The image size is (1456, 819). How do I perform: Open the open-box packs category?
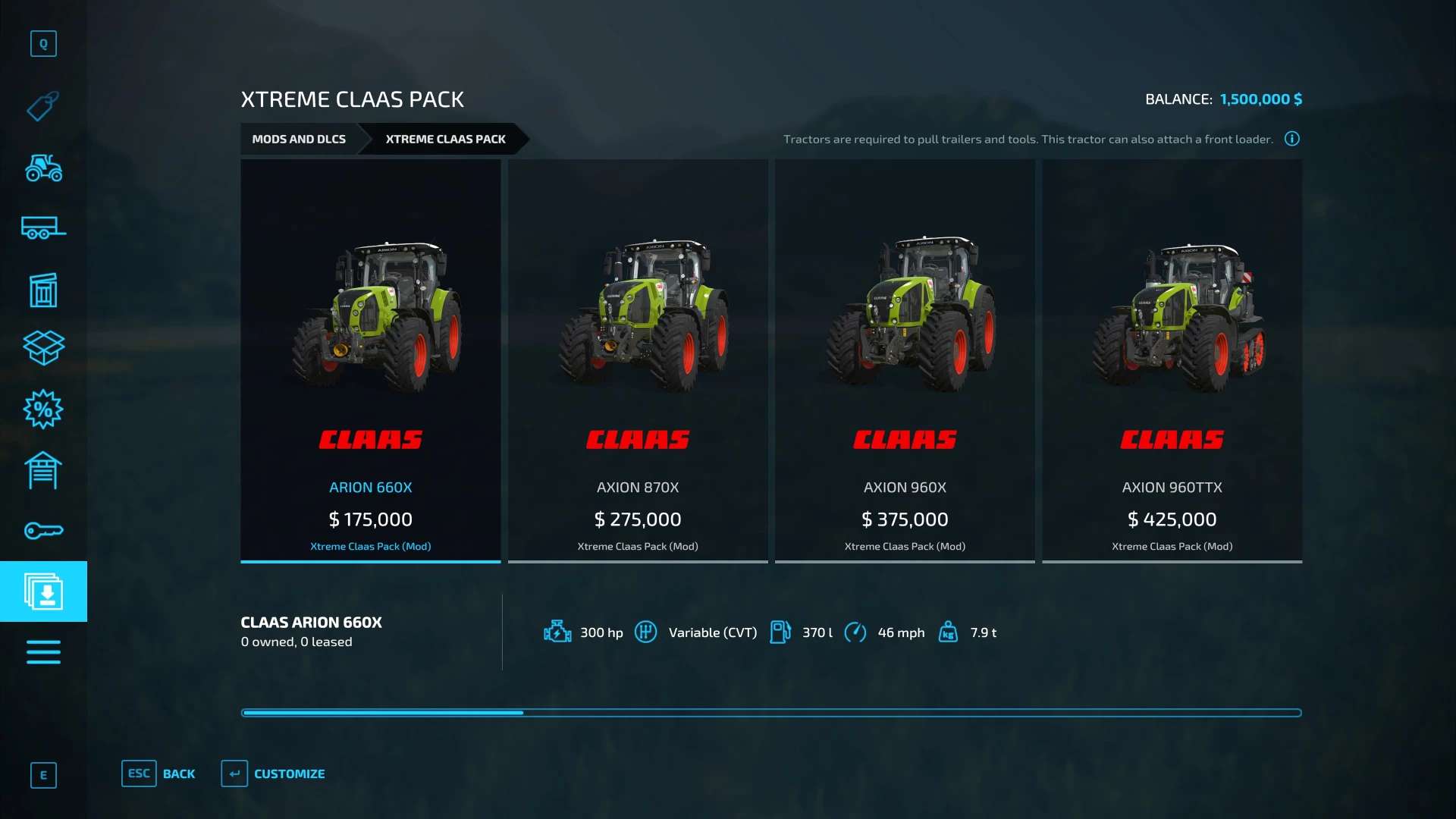(43, 348)
